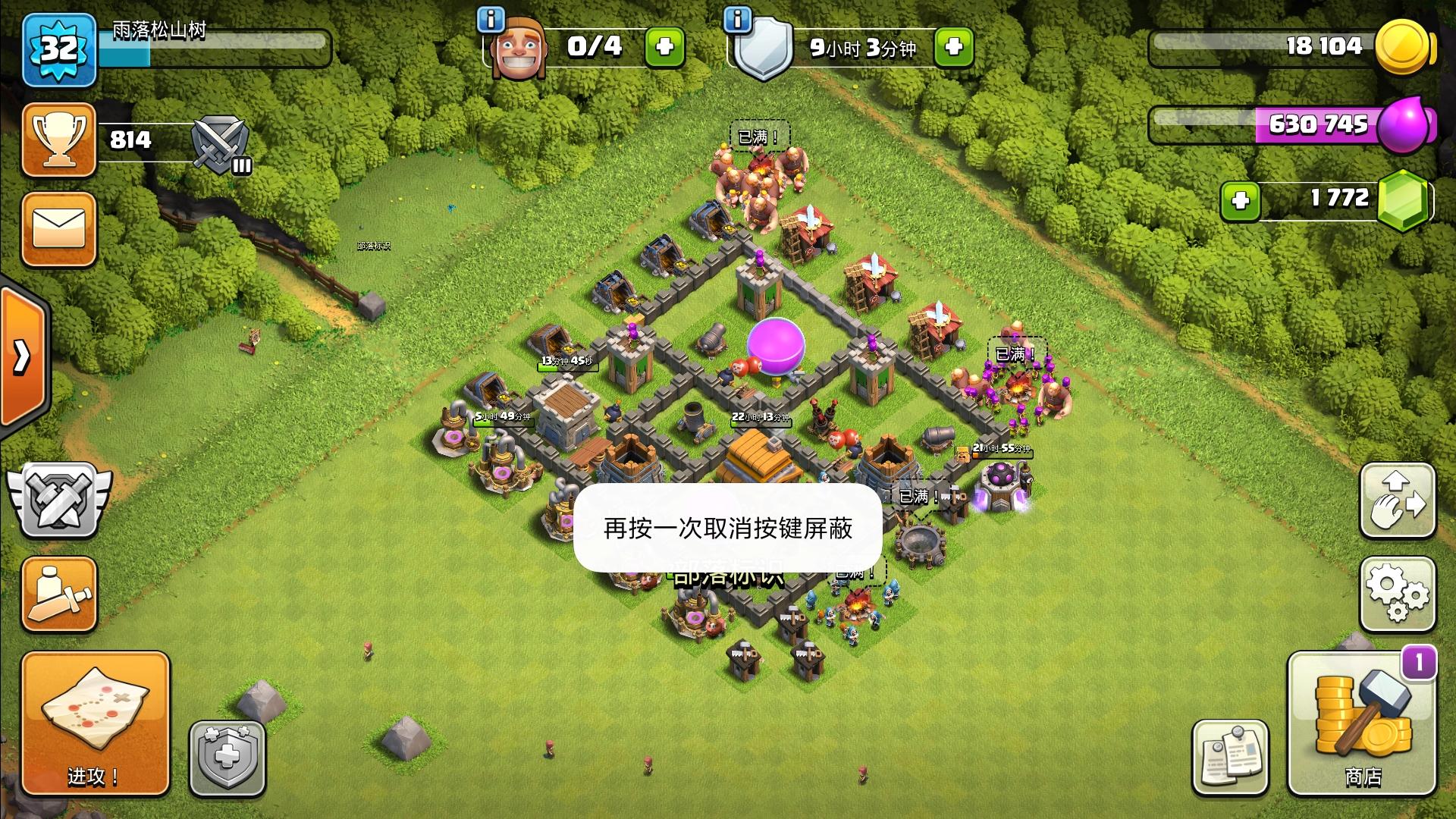Open the ranked battle crossed-swords icon

[x=58, y=500]
